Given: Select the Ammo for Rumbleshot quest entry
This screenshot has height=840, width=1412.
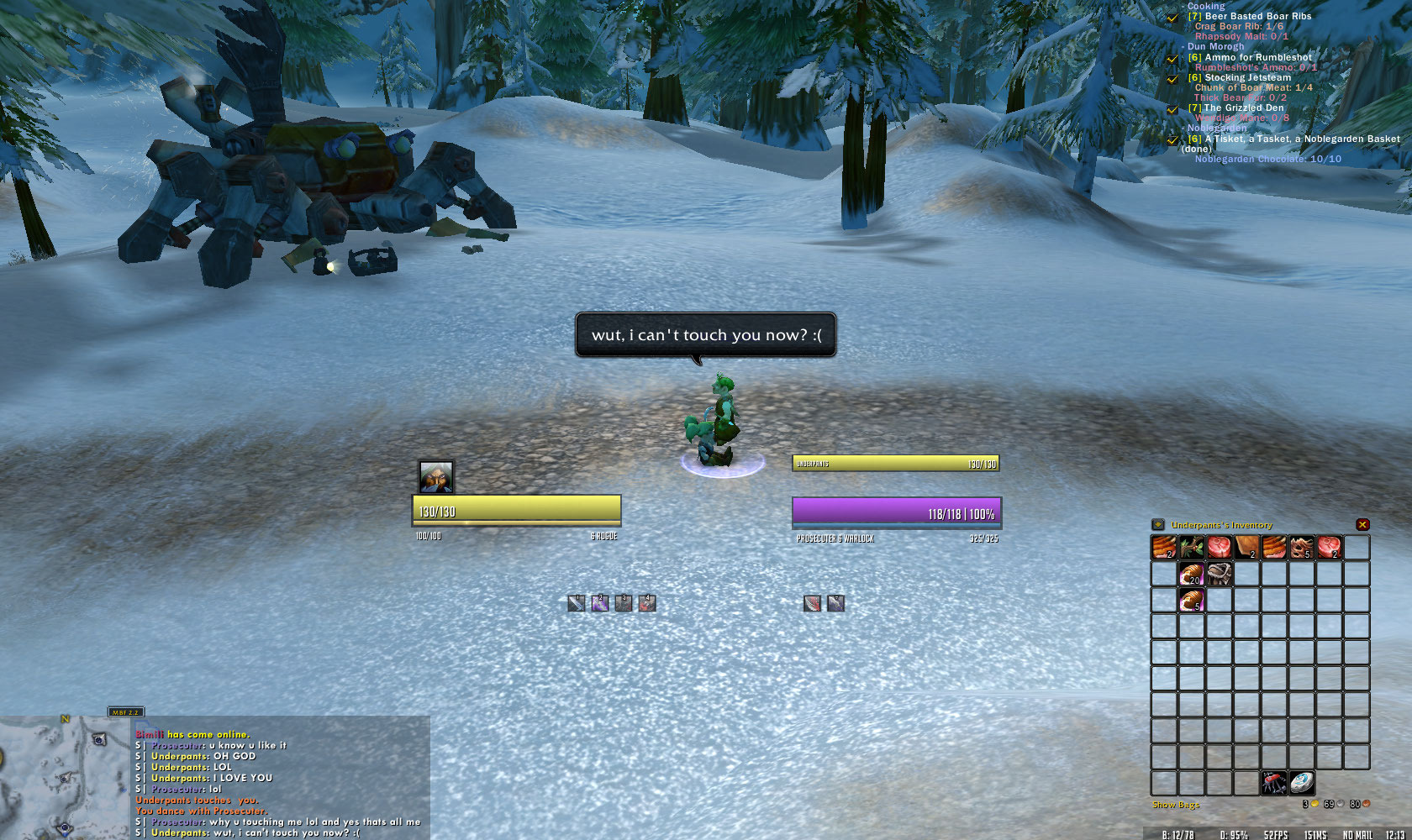Looking at the screenshot, I should pos(1257,57).
